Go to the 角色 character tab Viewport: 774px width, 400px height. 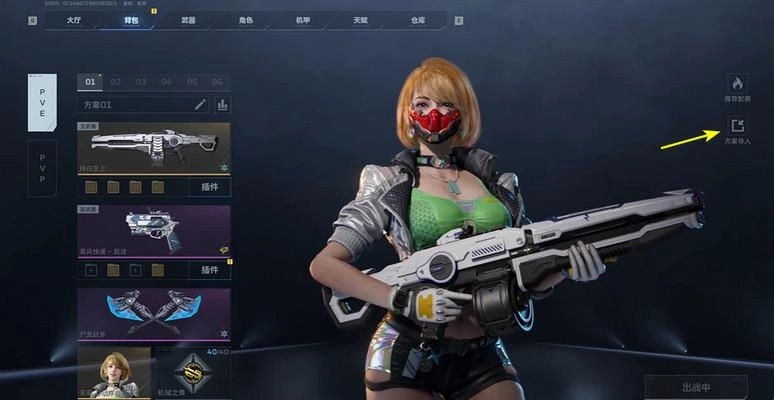click(245, 19)
